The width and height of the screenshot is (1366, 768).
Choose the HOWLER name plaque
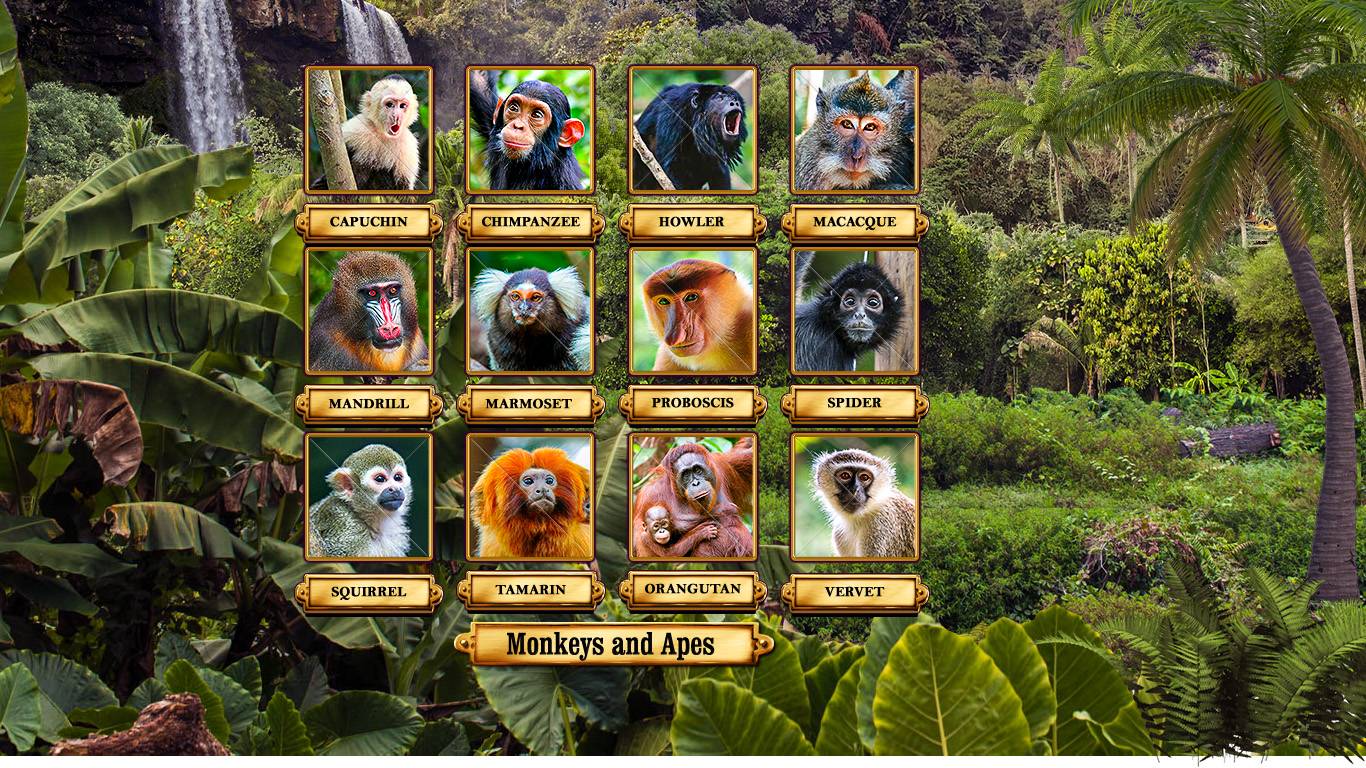pyautogui.click(x=692, y=222)
